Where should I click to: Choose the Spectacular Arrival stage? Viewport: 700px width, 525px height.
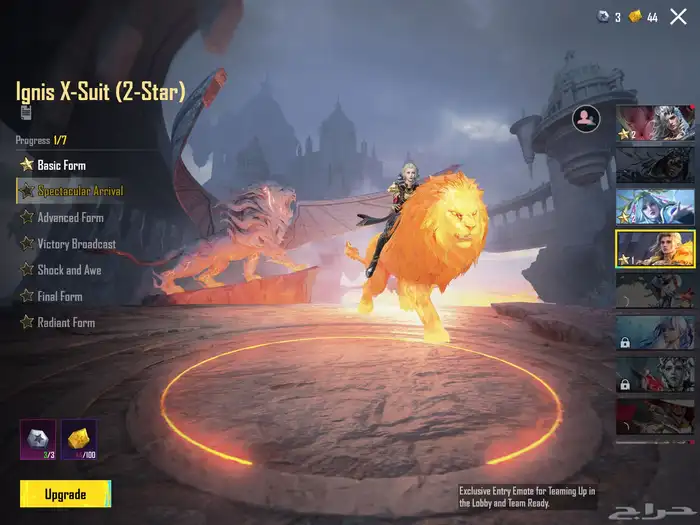coord(80,190)
